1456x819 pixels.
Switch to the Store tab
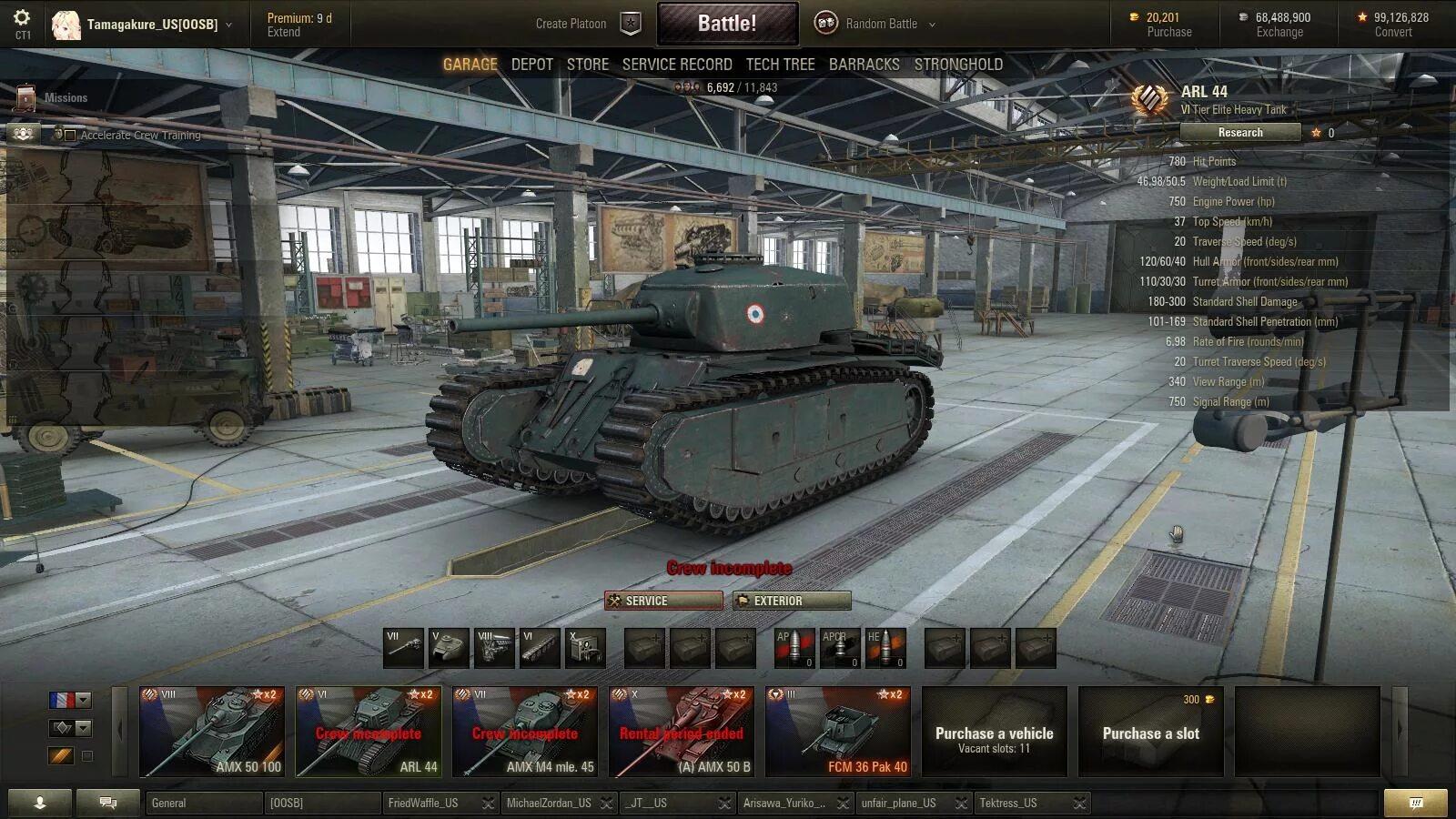[587, 65]
